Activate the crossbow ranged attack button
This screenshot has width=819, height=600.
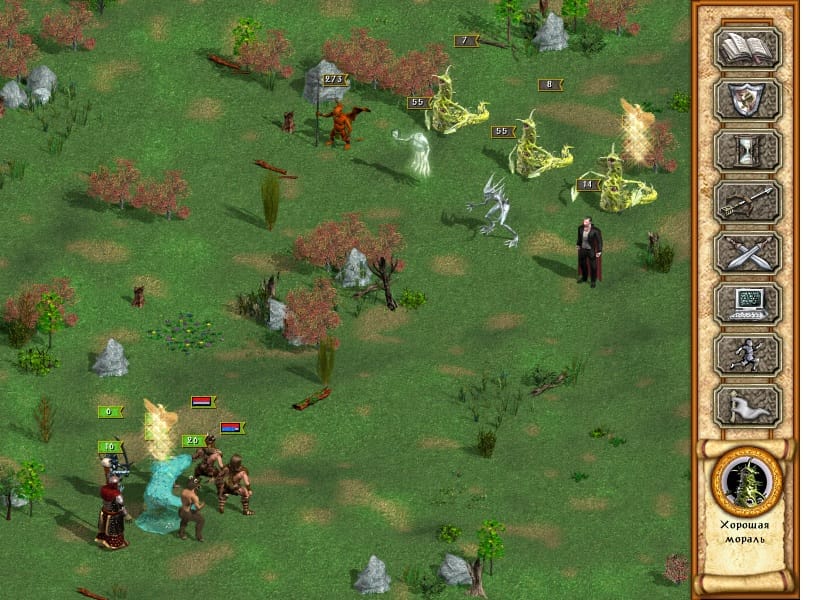tap(746, 201)
